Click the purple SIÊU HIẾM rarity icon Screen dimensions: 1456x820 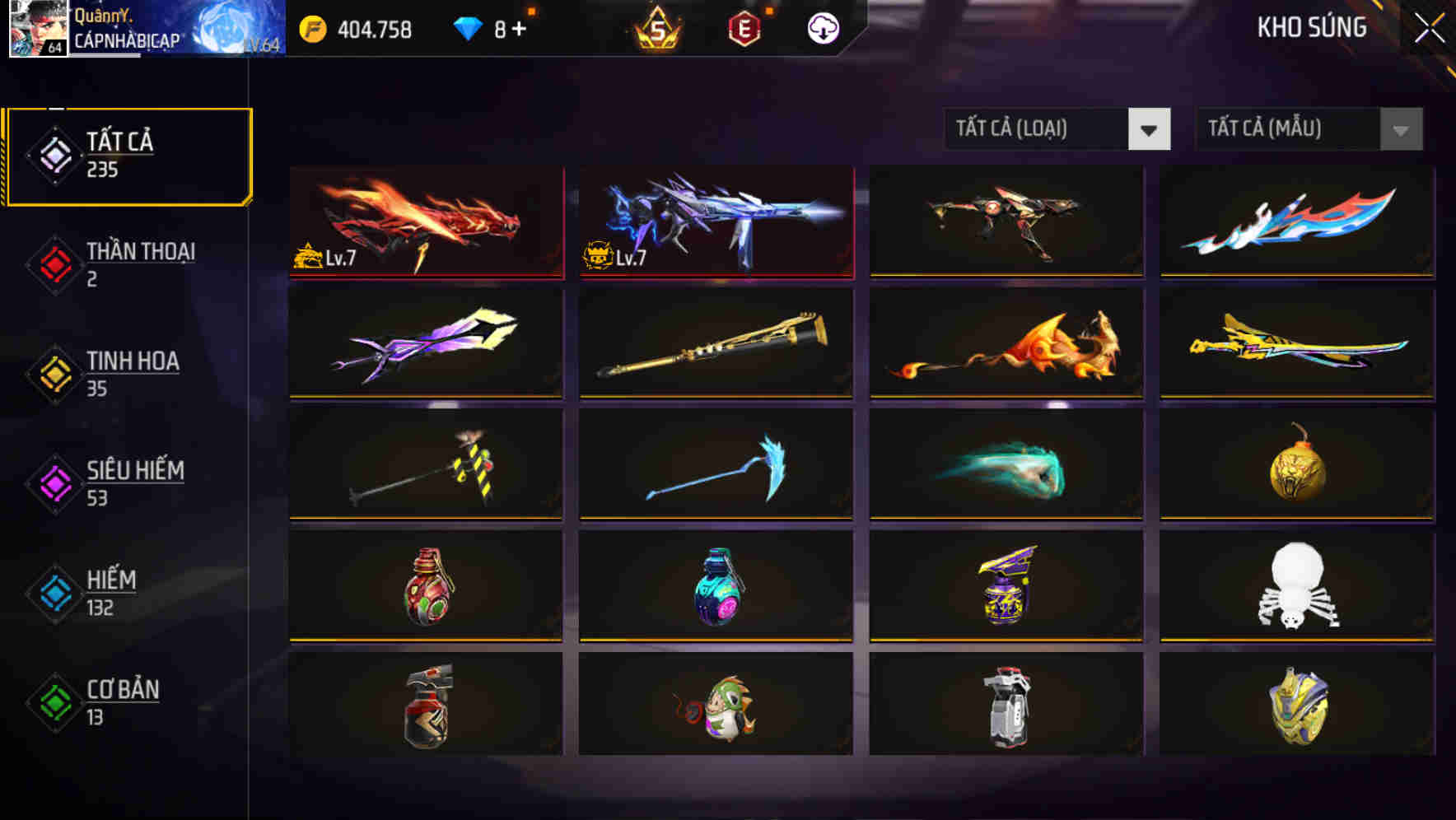click(52, 482)
